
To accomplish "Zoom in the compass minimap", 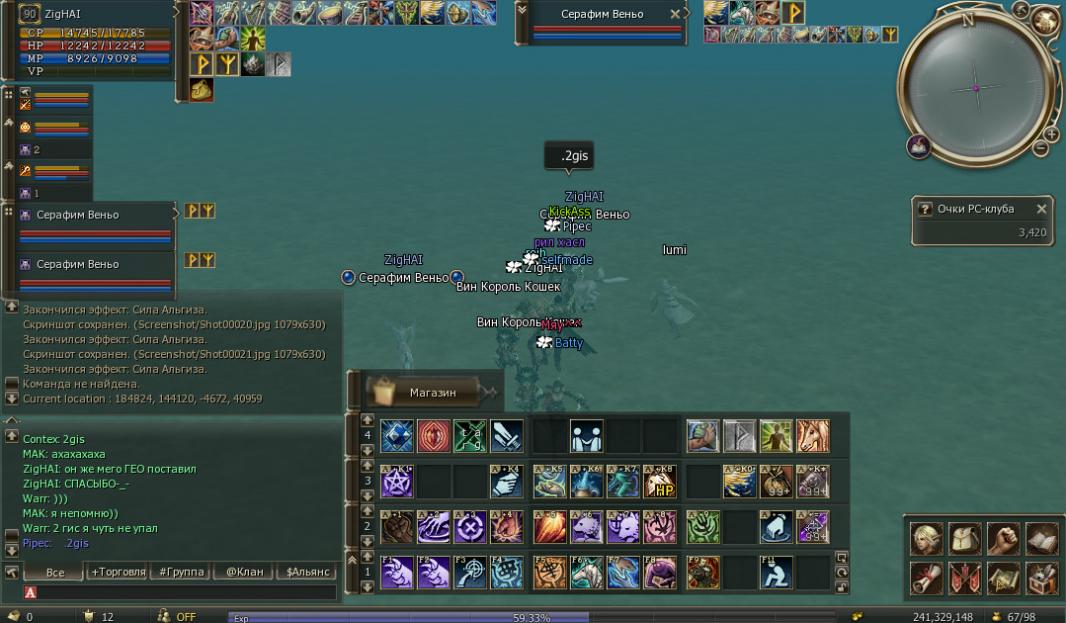I will (1051, 134).
